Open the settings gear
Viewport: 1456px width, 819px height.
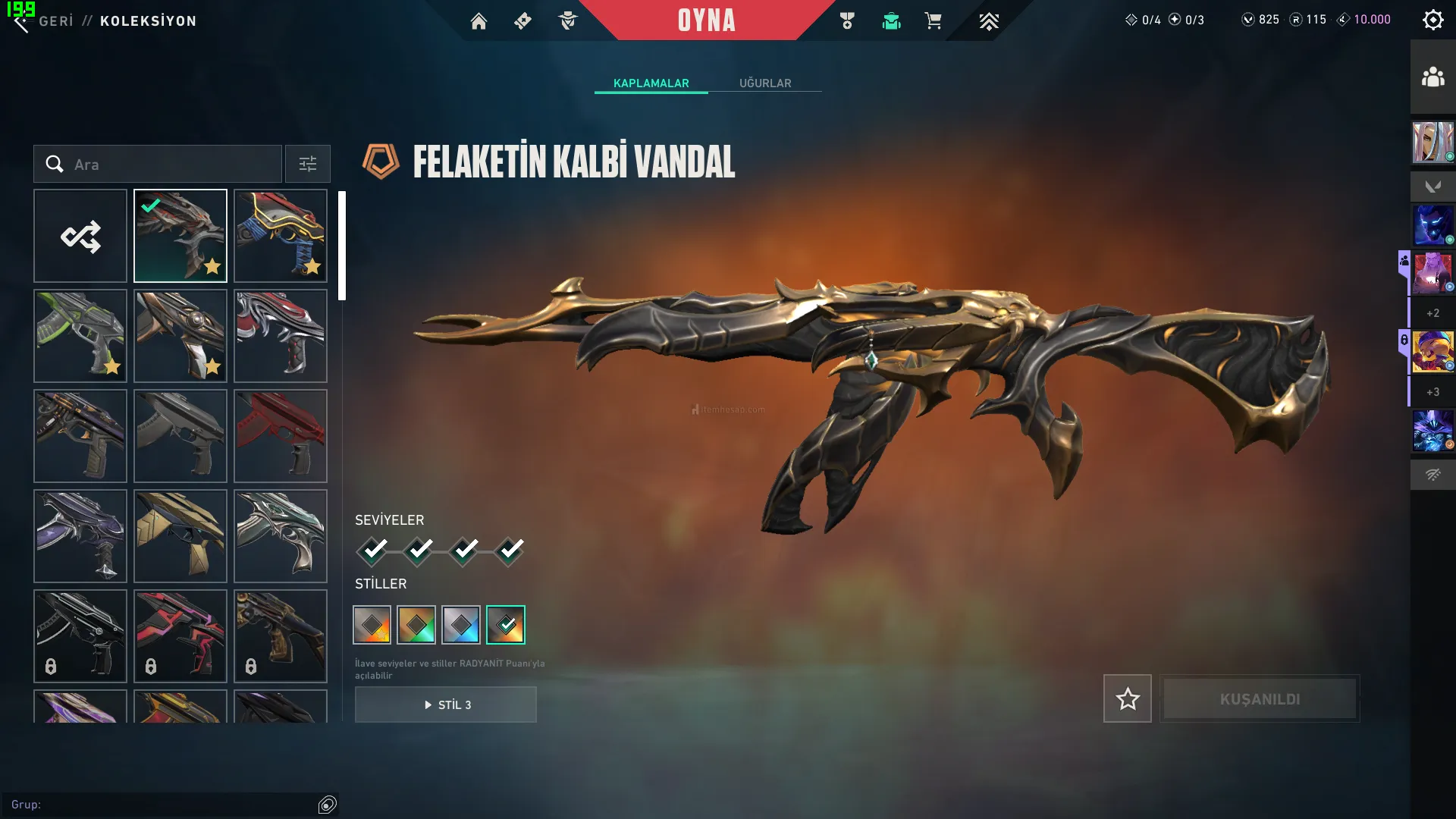[x=1432, y=20]
